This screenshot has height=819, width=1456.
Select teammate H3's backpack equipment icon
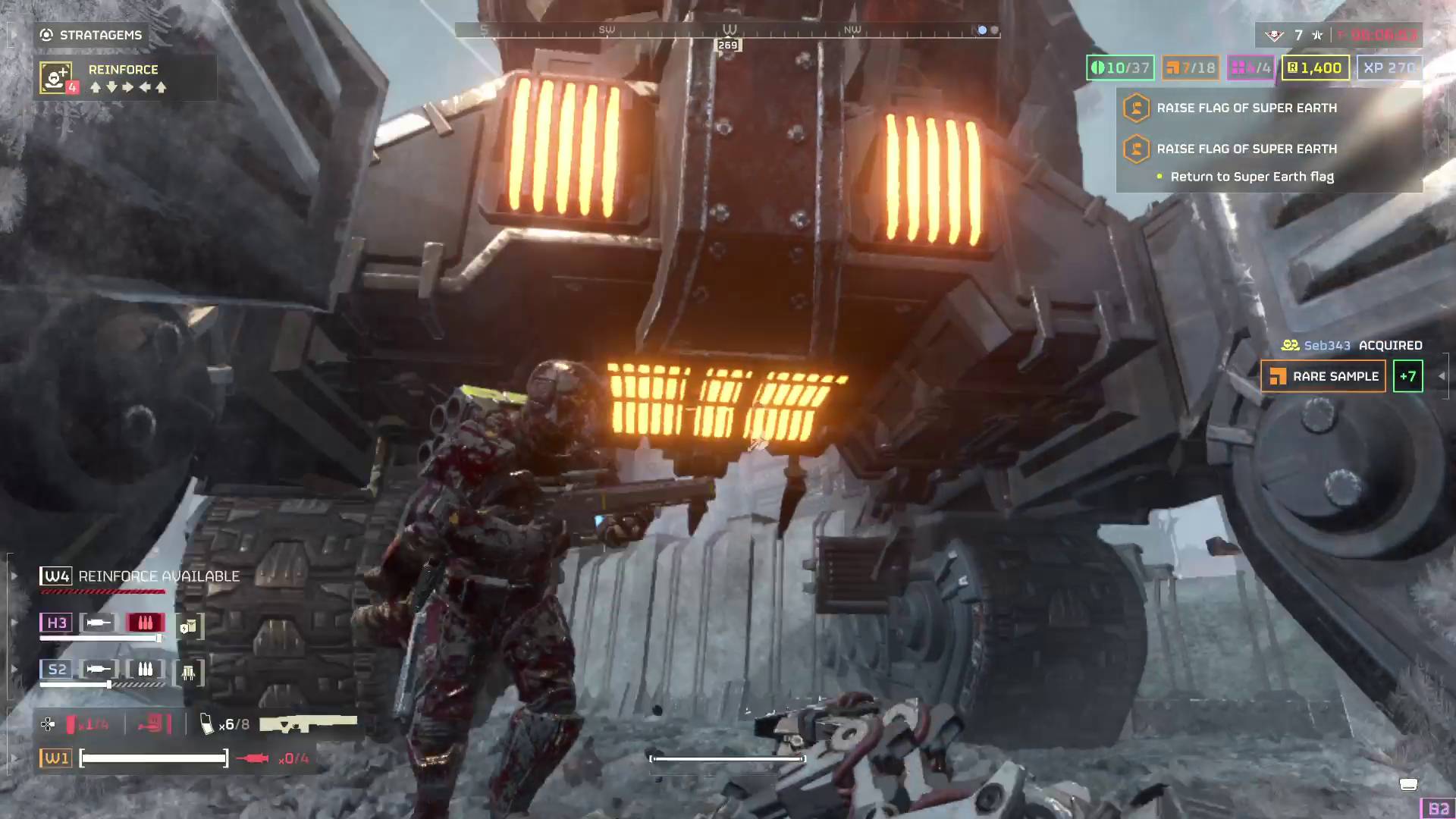click(x=189, y=625)
